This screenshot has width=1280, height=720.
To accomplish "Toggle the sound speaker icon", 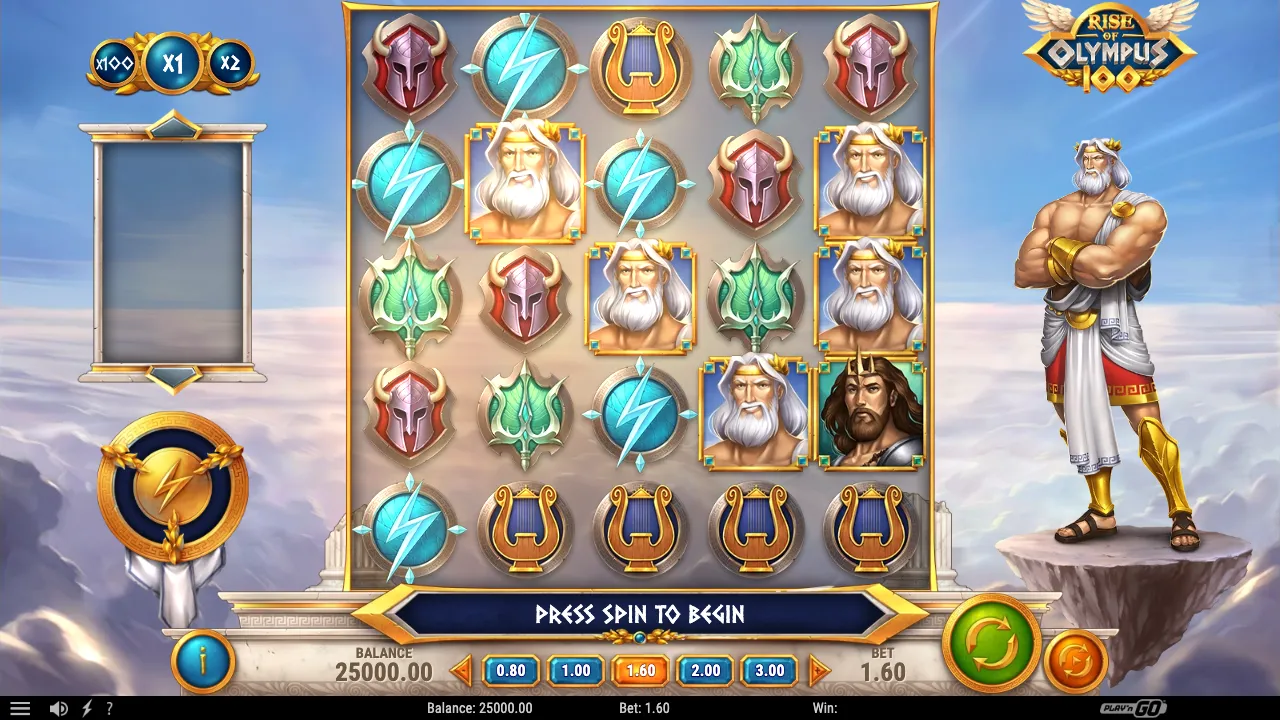I will click(x=59, y=708).
